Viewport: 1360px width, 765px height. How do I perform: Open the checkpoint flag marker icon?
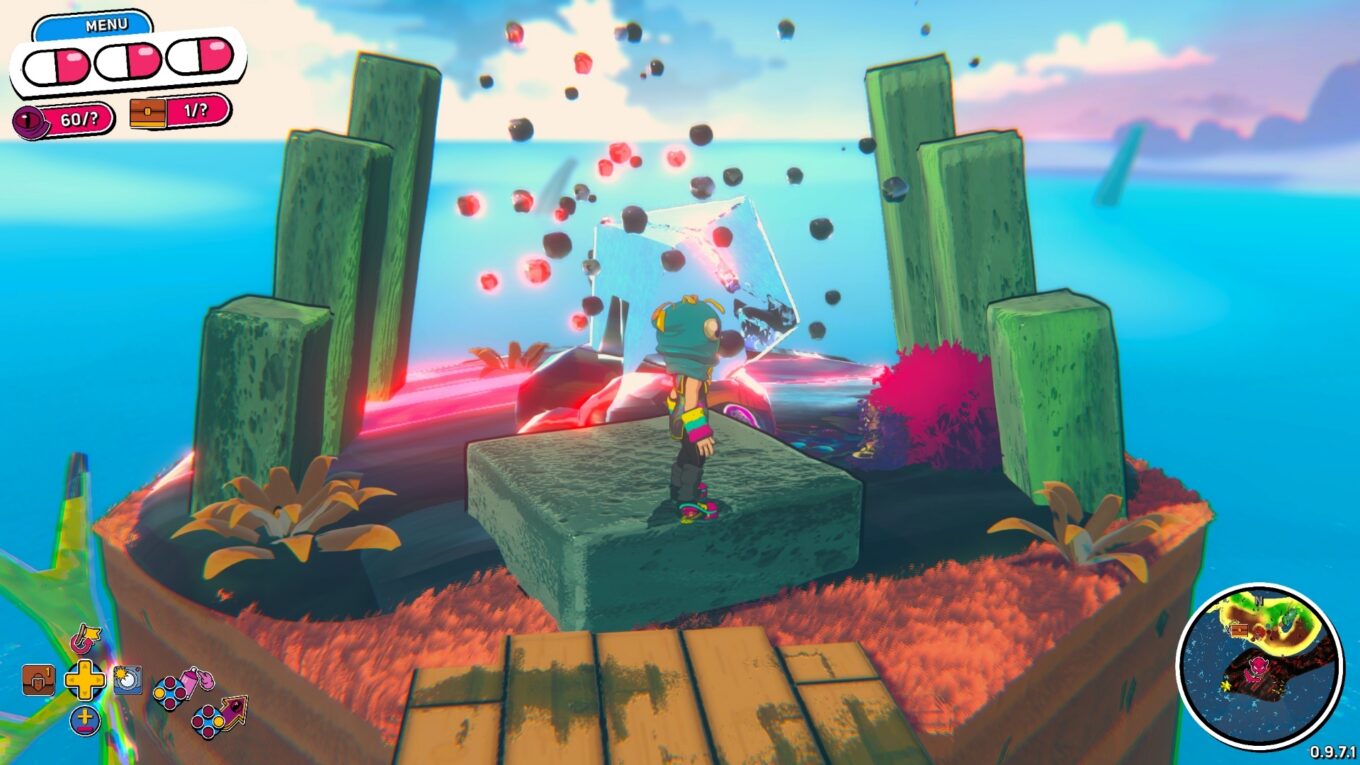(86, 639)
